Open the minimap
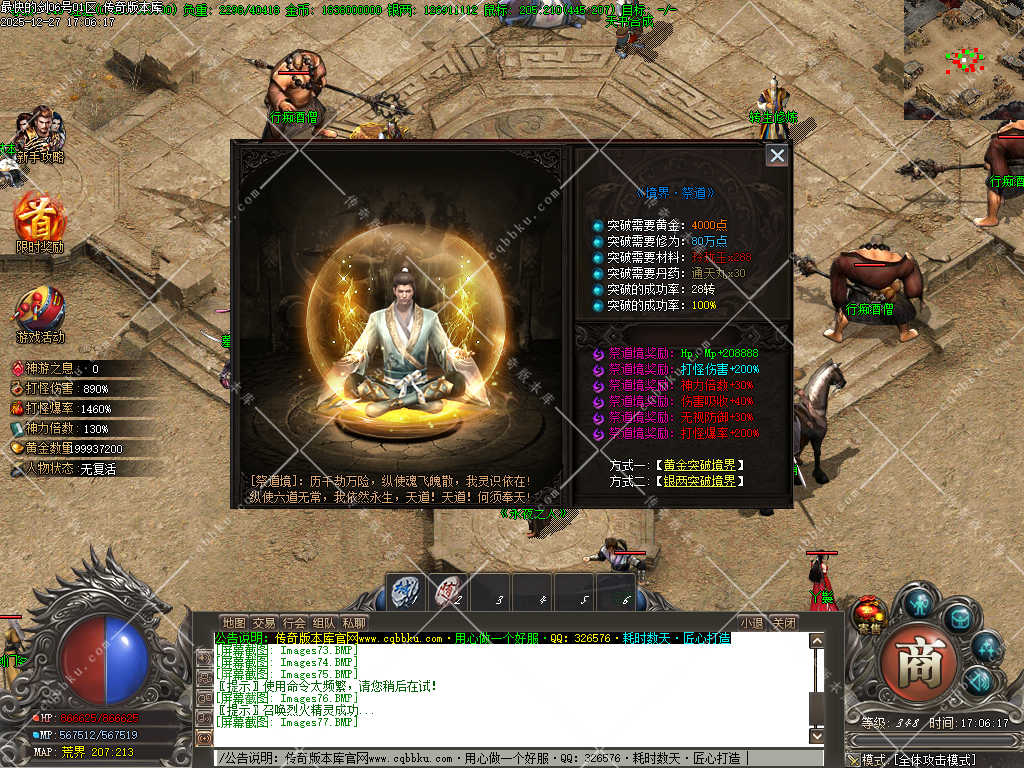The height and width of the screenshot is (768, 1024). [x=963, y=59]
